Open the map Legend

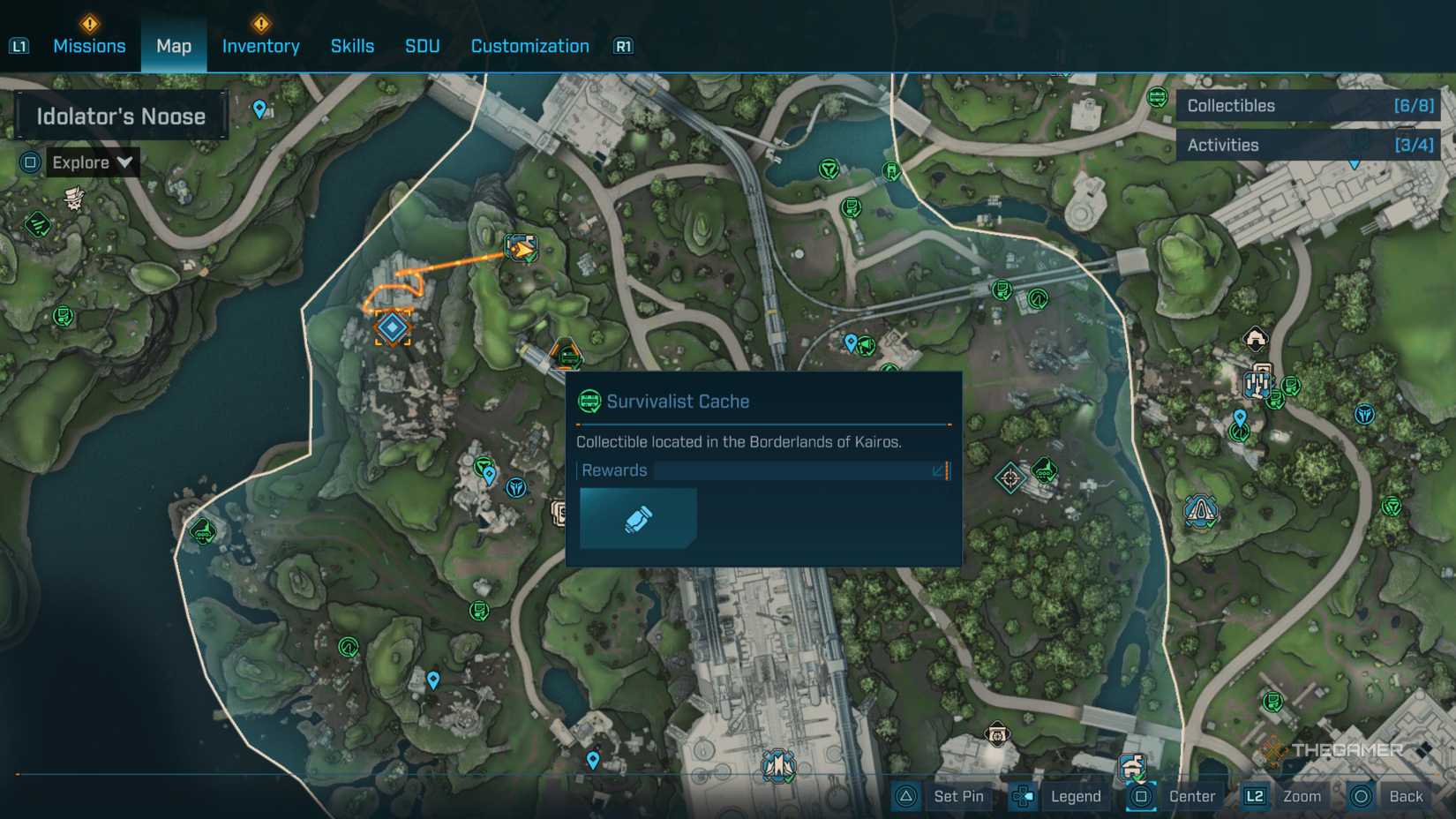[x=1058, y=796]
